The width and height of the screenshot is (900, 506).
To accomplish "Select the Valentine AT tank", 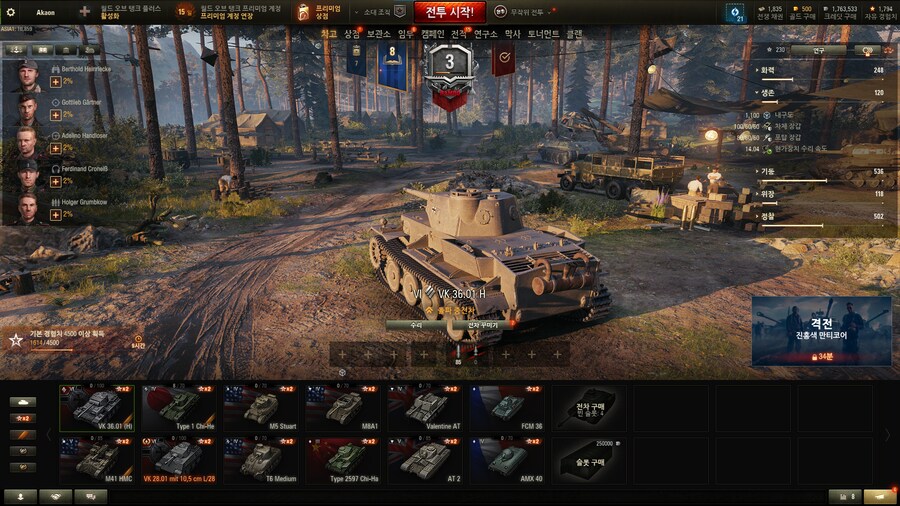I will pyautogui.click(x=425, y=409).
